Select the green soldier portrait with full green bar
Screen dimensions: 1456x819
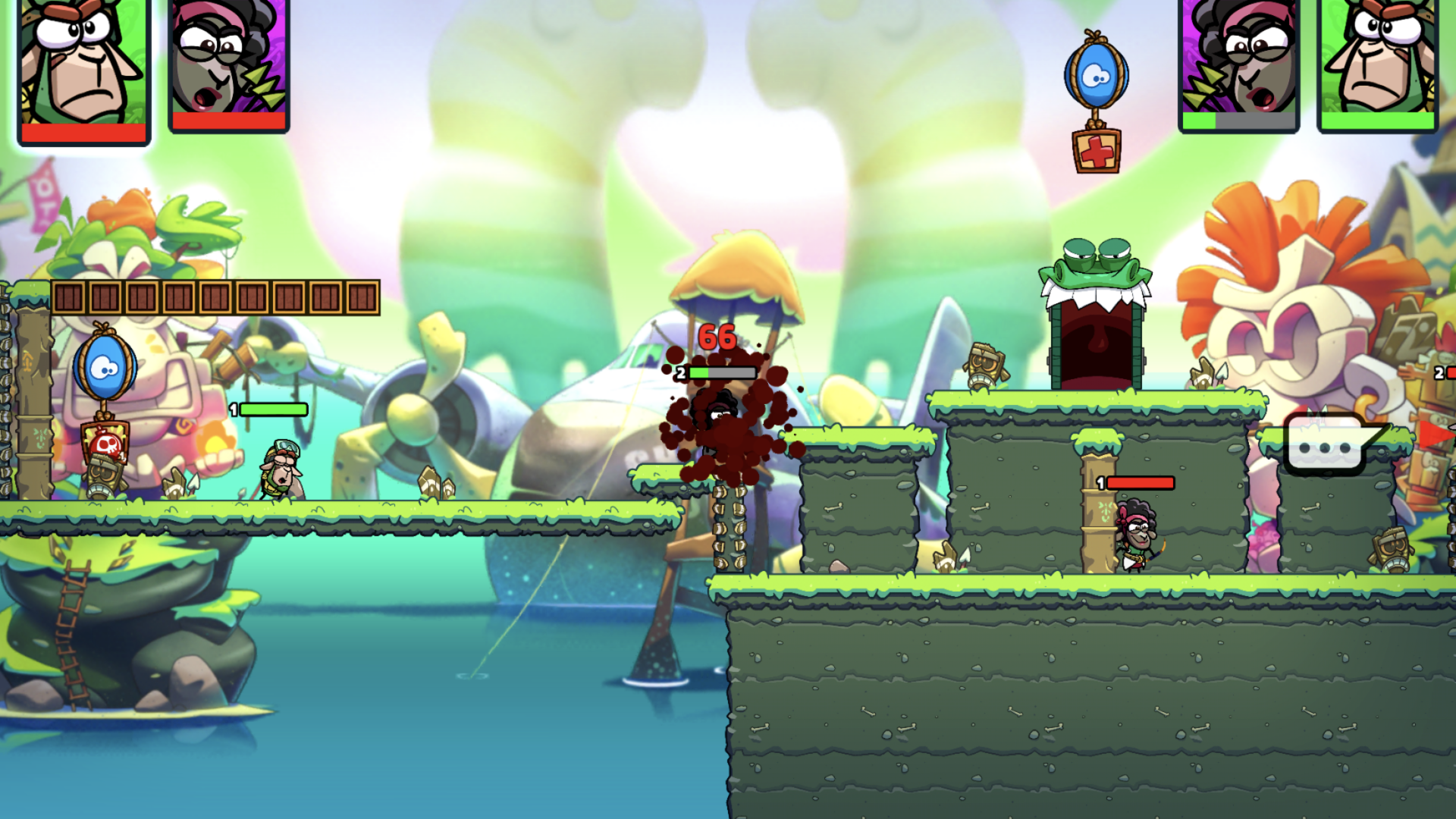coord(1377,64)
